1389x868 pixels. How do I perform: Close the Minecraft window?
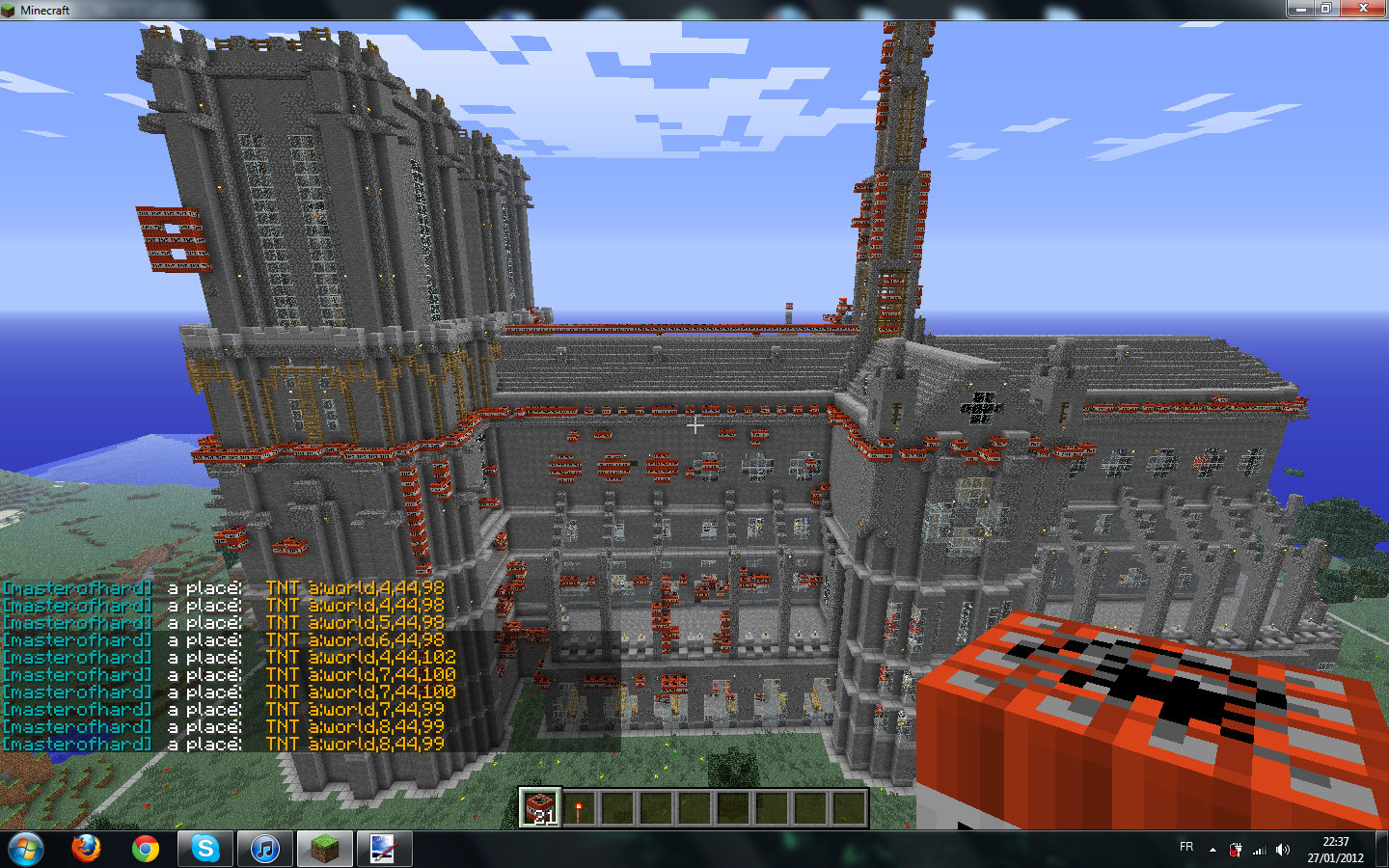[1363, 9]
